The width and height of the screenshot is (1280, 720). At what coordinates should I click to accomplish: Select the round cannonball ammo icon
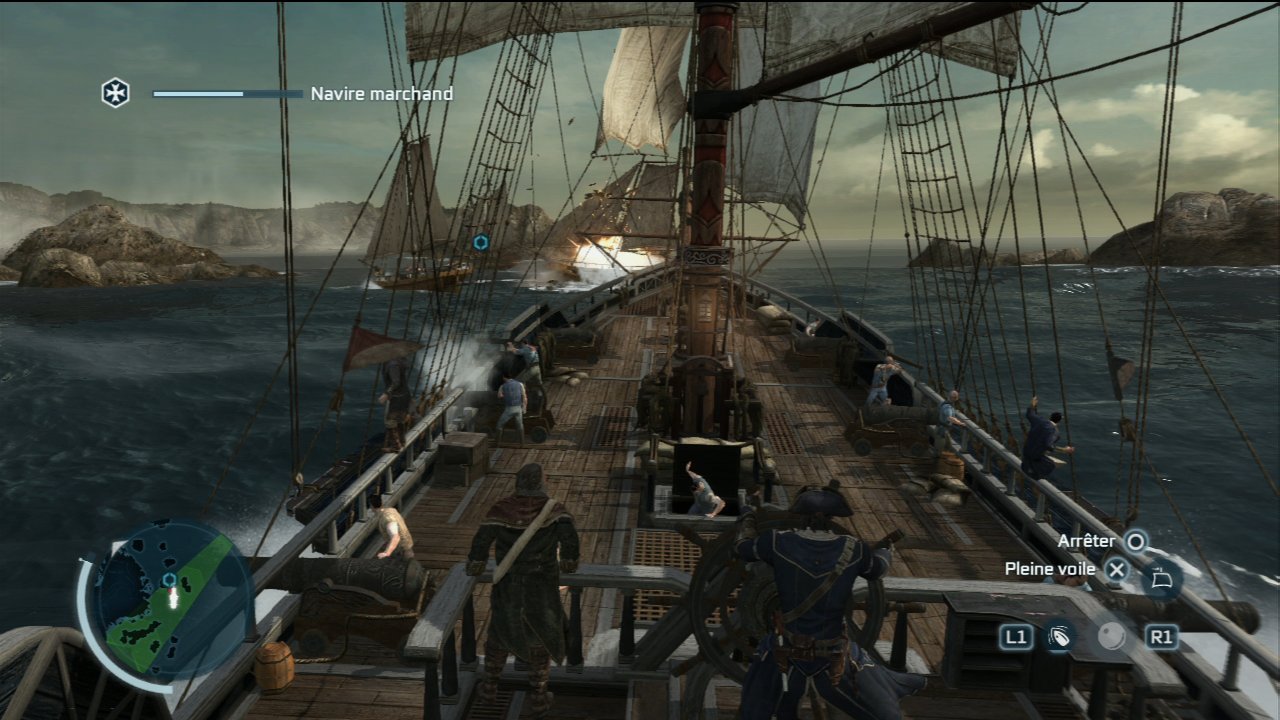click(x=1111, y=637)
